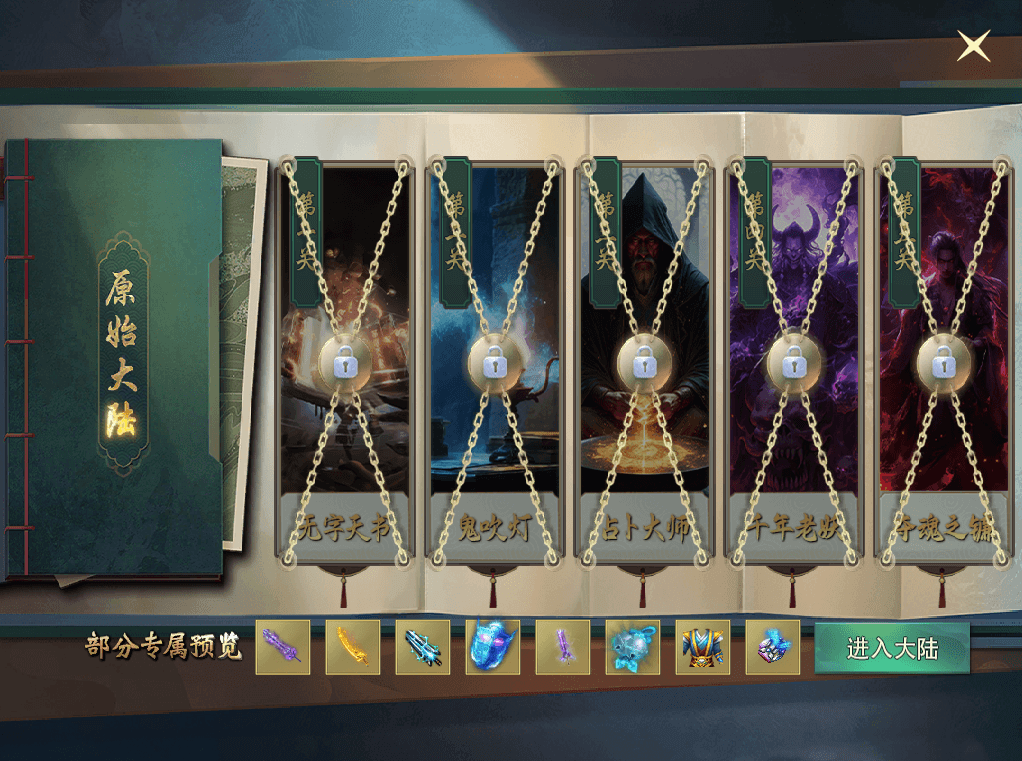Preview the thin purple sword item
1022x761 pixels.
563,648
